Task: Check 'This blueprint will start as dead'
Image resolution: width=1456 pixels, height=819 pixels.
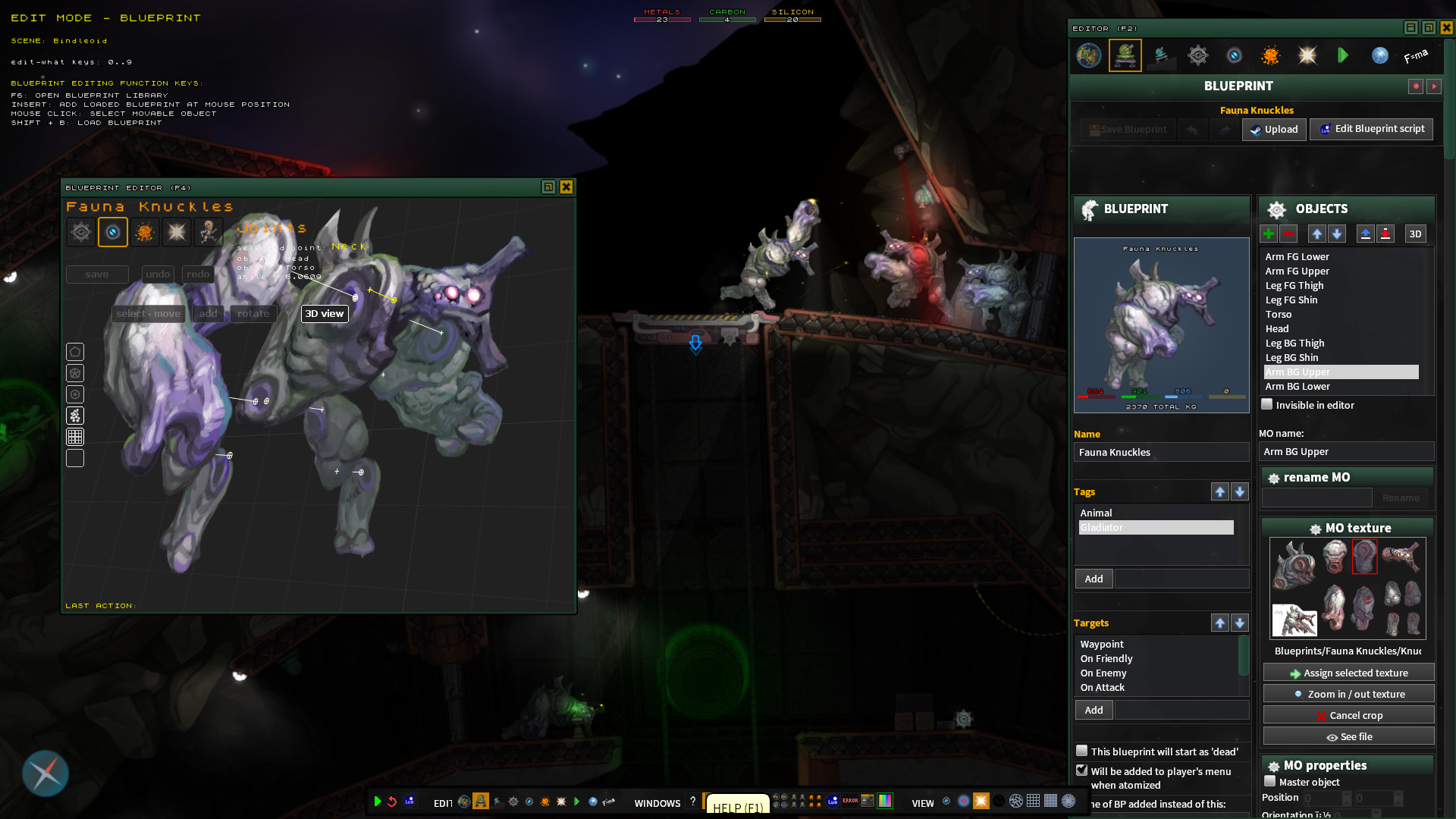Action: point(1081,751)
